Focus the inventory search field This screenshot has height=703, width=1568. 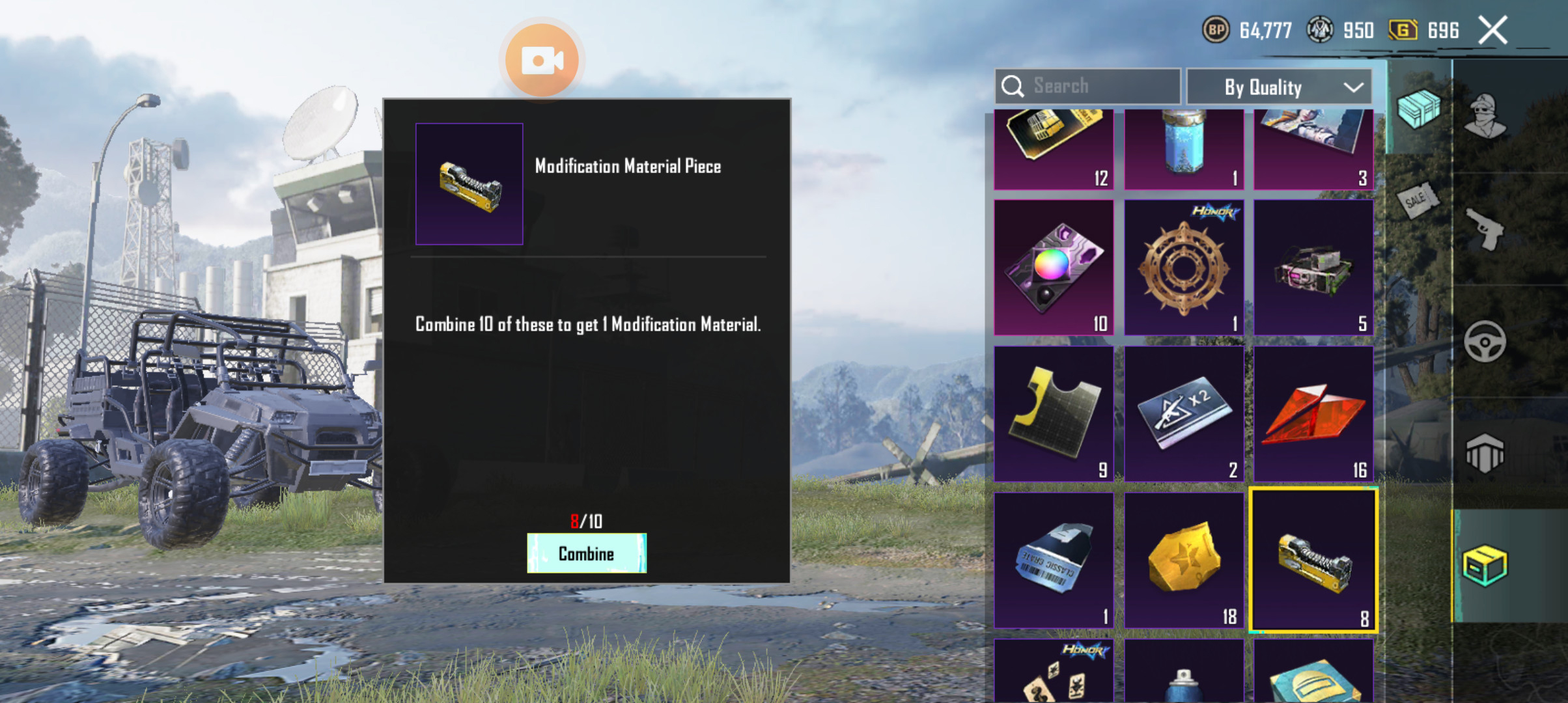1087,86
